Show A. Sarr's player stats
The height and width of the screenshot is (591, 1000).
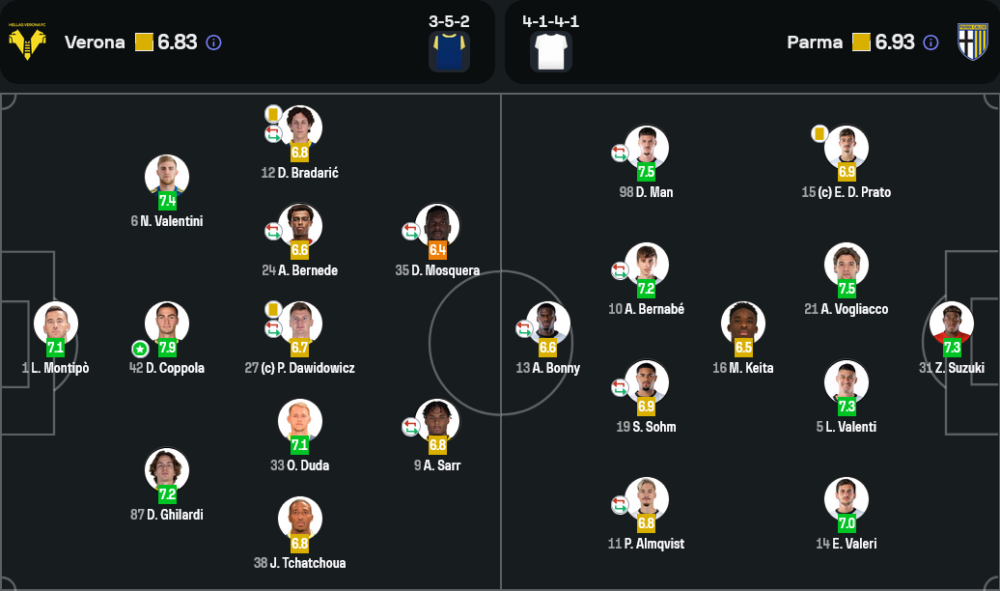coord(438,421)
